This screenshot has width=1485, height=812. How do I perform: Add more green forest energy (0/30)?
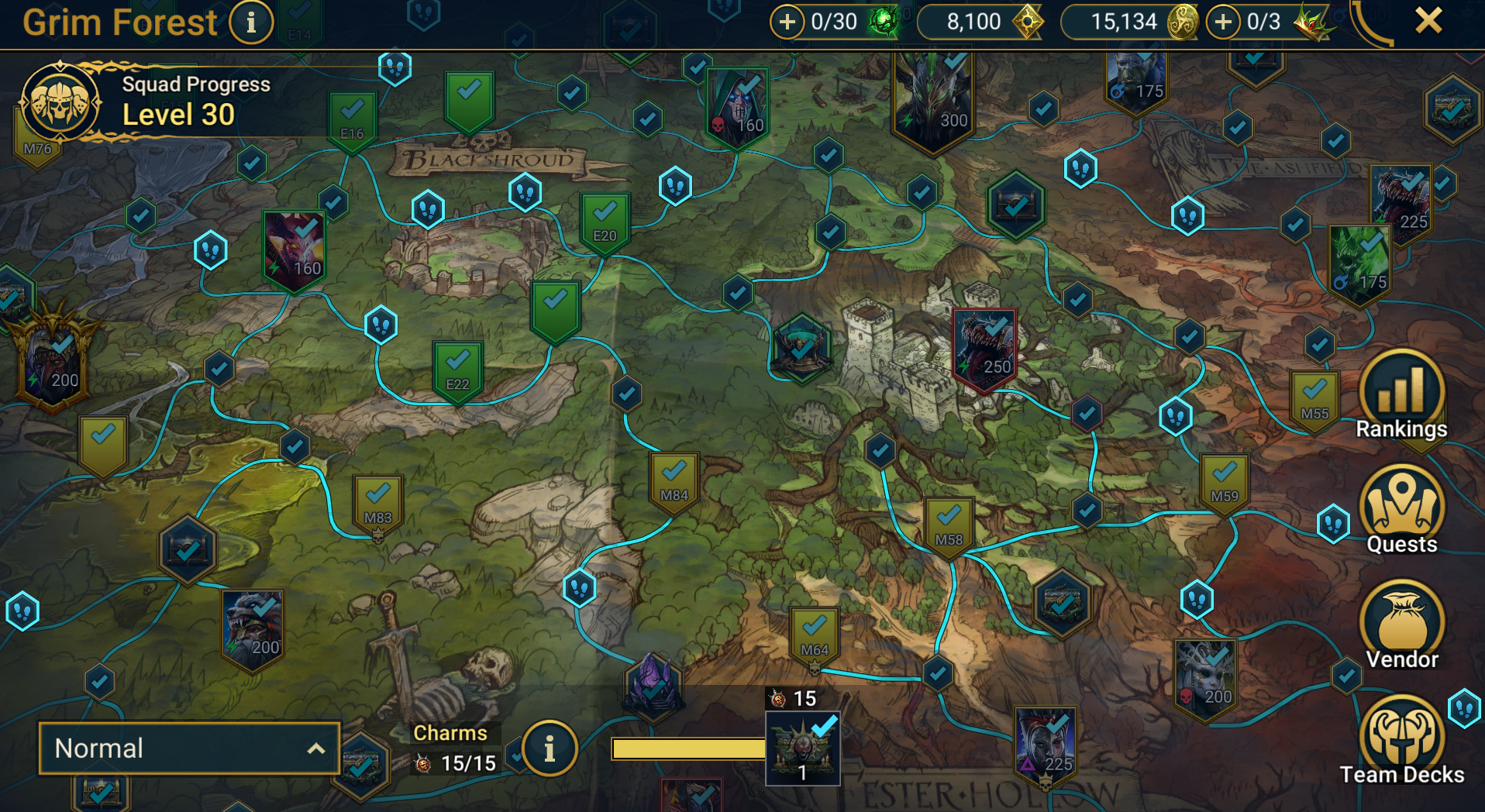[x=787, y=22]
